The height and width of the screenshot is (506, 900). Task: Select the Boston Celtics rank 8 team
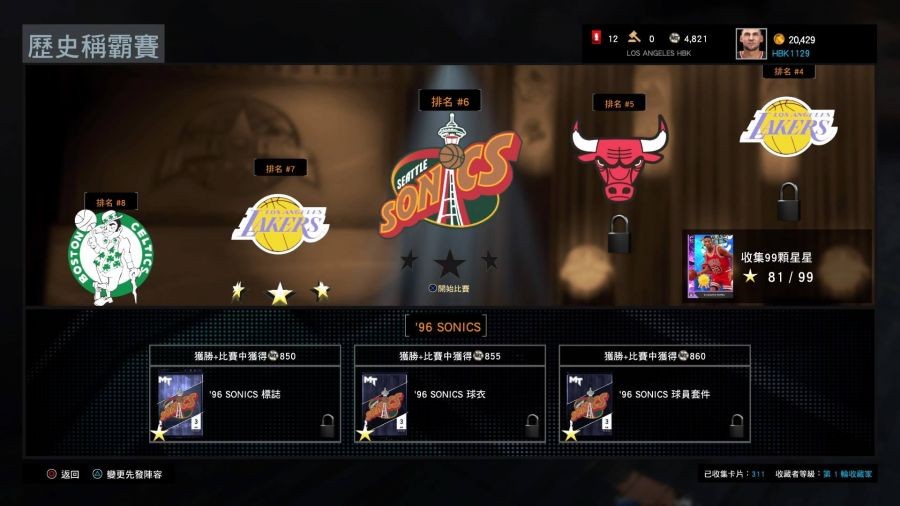(x=111, y=254)
